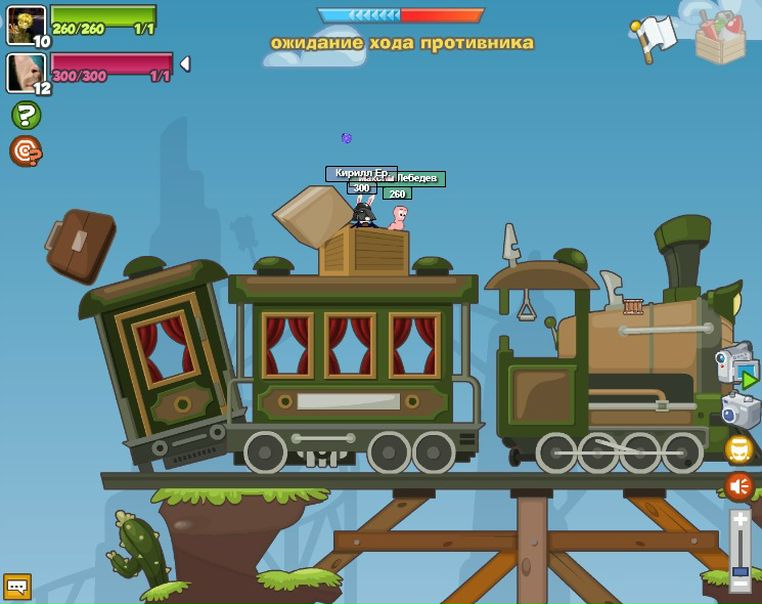Click the blue zoom slider handle
The height and width of the screenshot is (604, 762).
pyautogui.click(x=740, y=573)
